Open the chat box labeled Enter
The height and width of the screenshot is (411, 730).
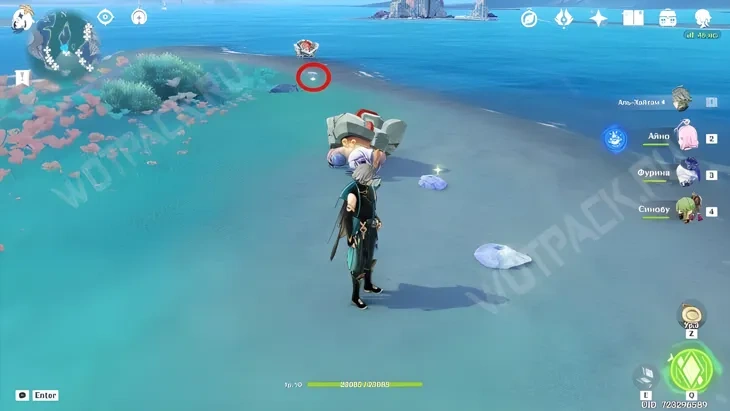click(x=37, y=395)
